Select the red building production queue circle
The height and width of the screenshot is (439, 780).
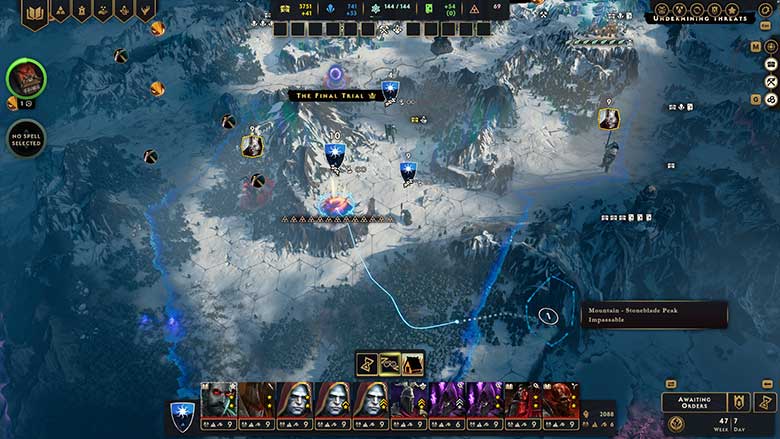(25, 79)
